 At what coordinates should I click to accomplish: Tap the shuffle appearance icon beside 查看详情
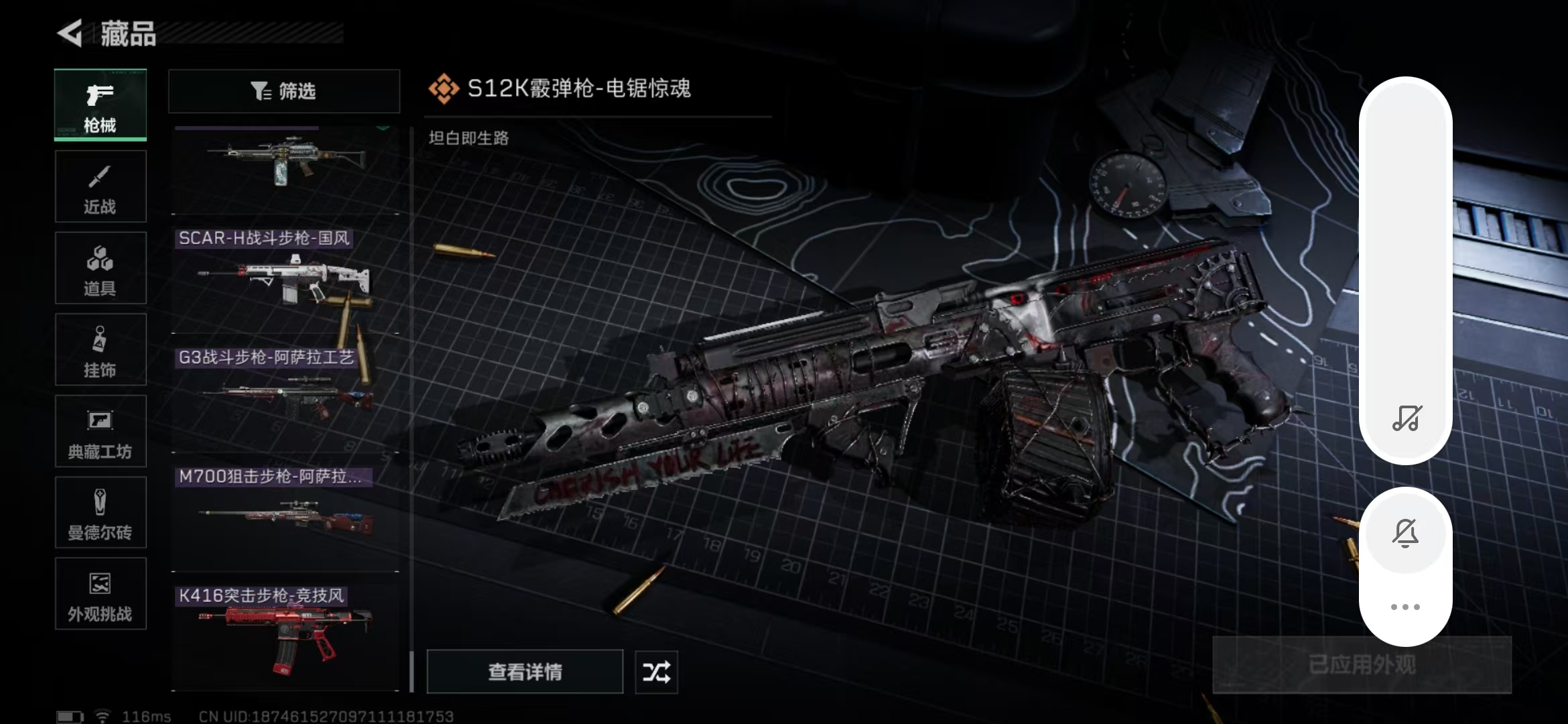(656, 672)
